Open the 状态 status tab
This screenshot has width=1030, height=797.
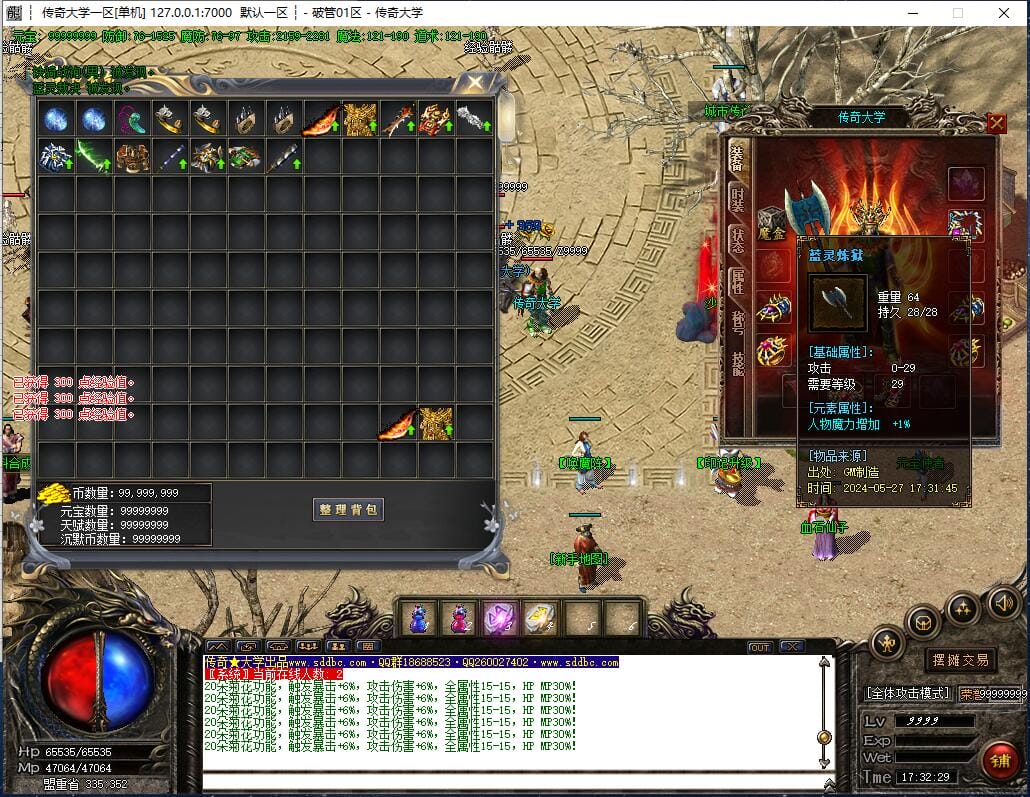[x=738, y=238]
